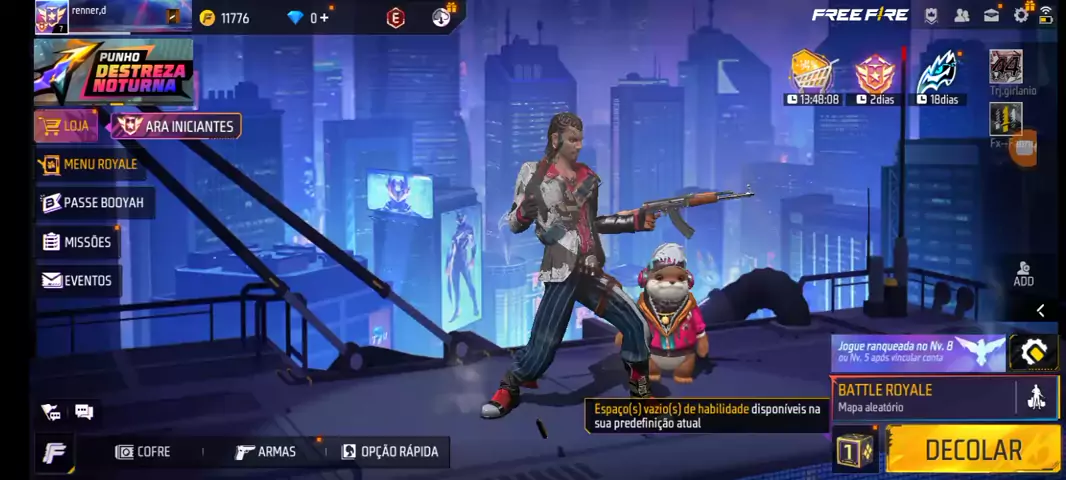The image size is (1066, 480).
Task: Open the friends list icon
Action: 961,15
